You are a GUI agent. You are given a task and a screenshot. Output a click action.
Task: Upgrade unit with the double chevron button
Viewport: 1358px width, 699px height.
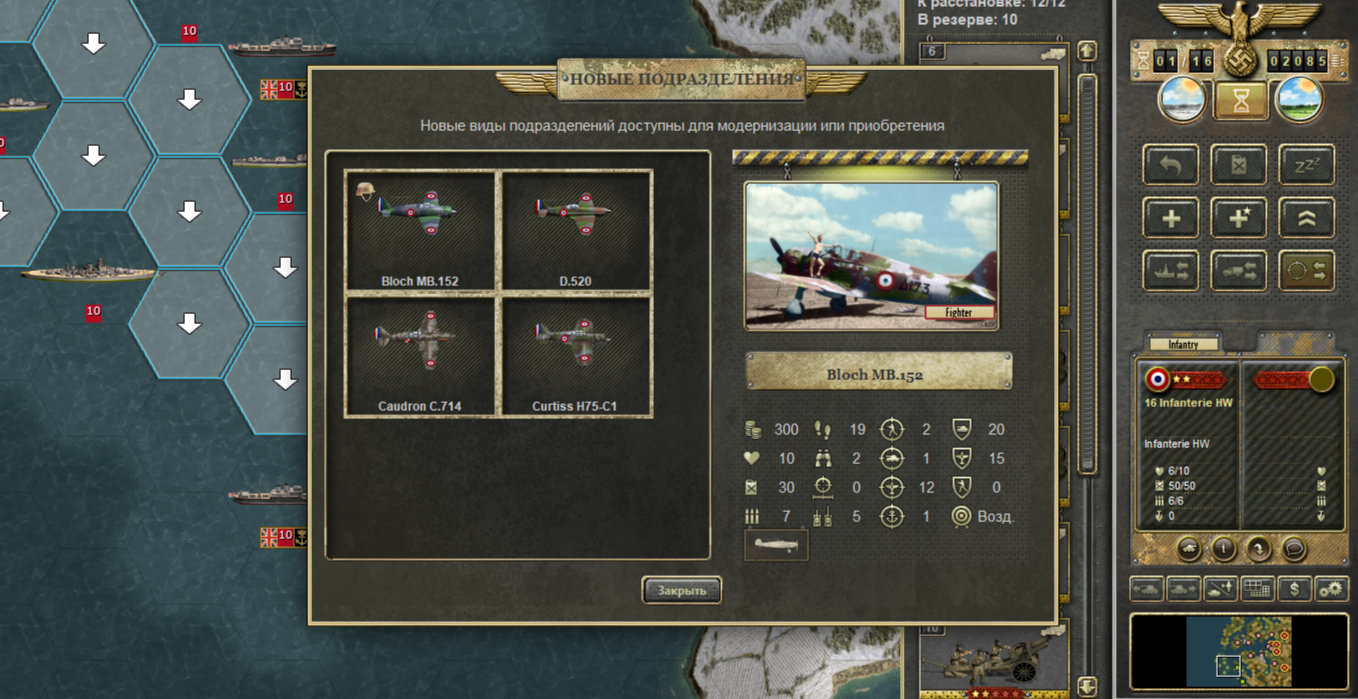pyautogui.click(x=1306, y=218)
